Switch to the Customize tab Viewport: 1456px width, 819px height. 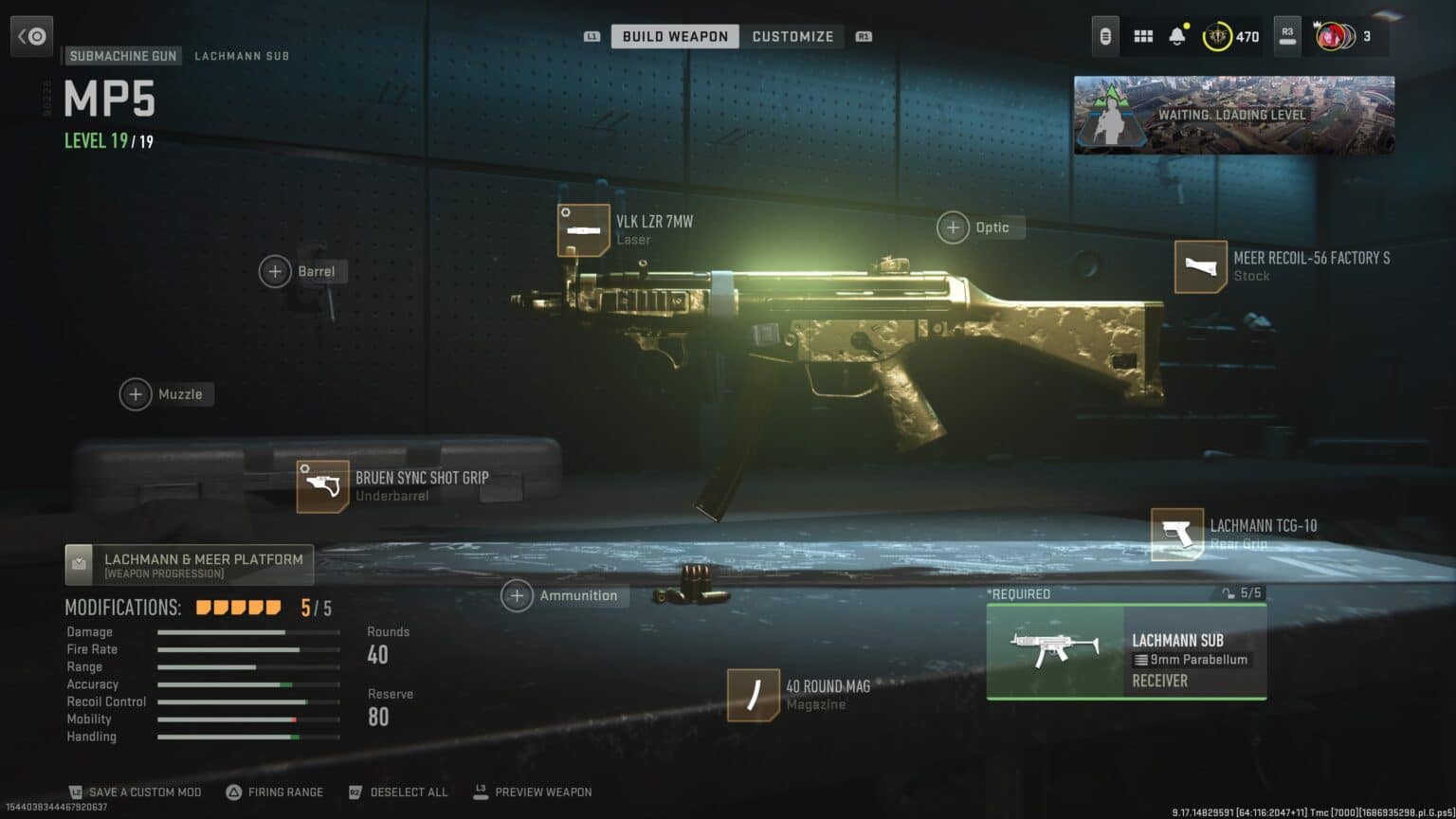(792, 36)
